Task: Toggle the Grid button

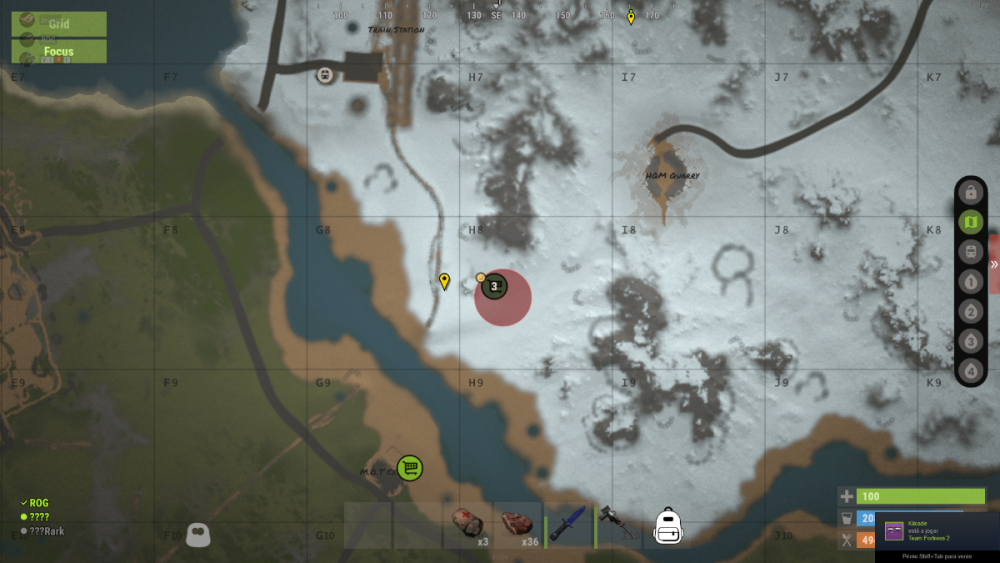Action: tap(59, 23)
